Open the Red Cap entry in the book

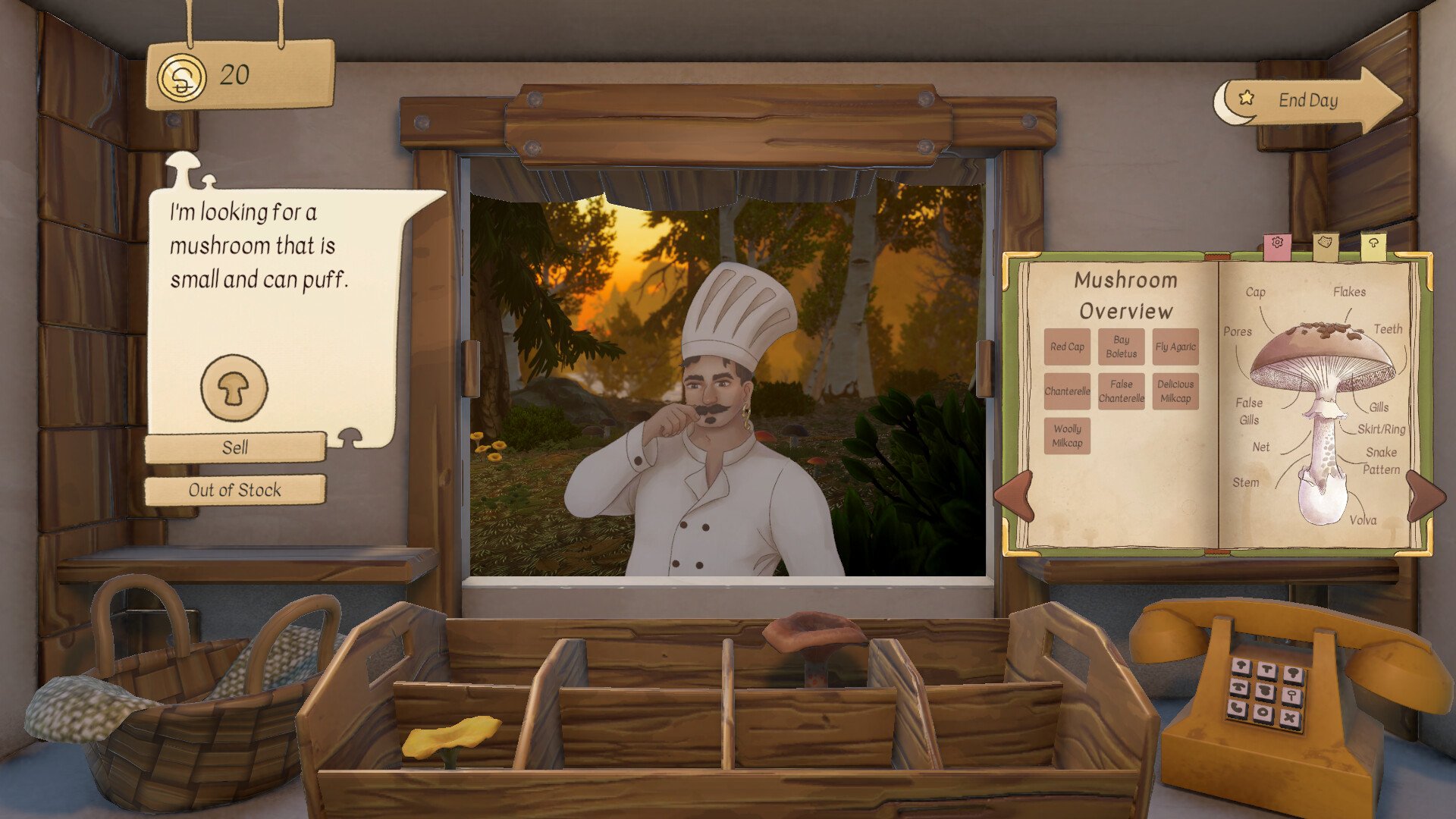1067,347
